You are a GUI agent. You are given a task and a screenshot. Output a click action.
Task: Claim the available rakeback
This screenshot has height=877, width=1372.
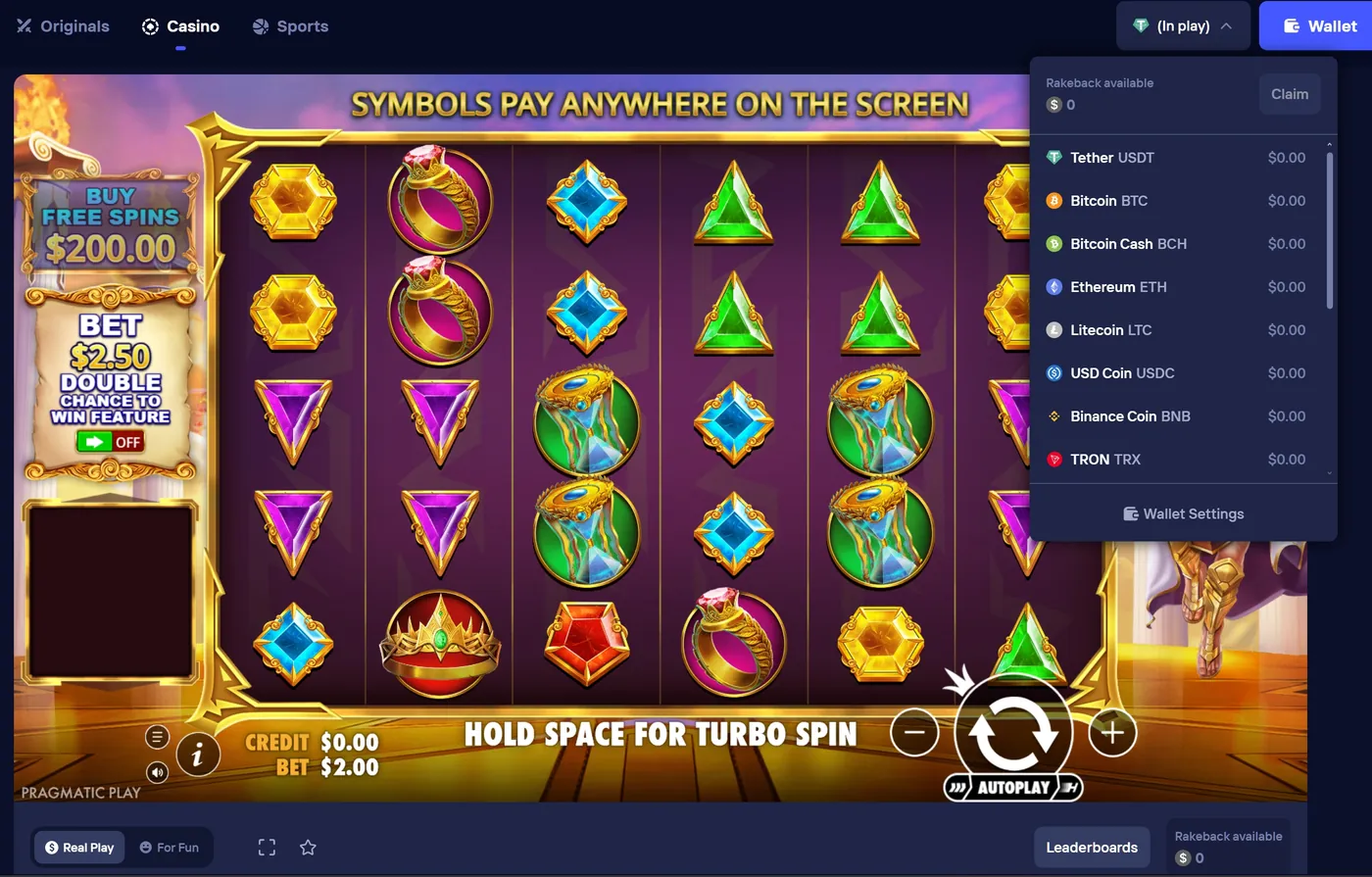pos(1289,93)
